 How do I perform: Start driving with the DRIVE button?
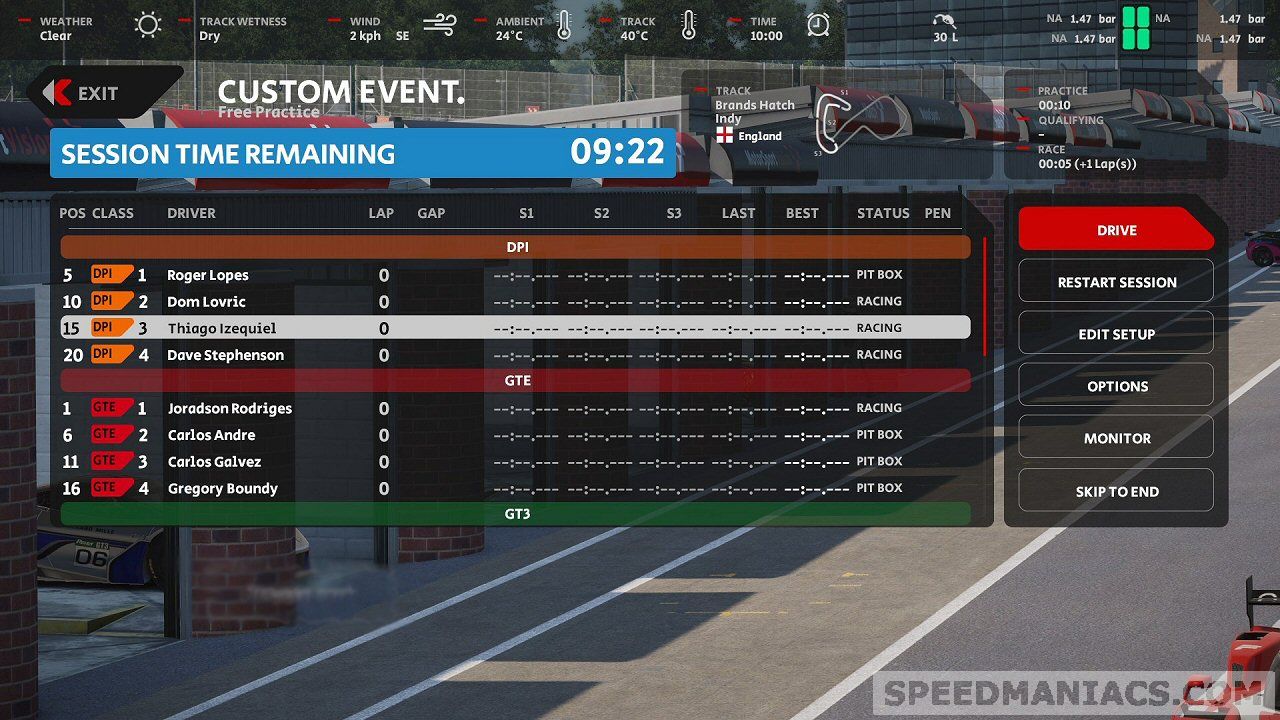click(1116, 230)
